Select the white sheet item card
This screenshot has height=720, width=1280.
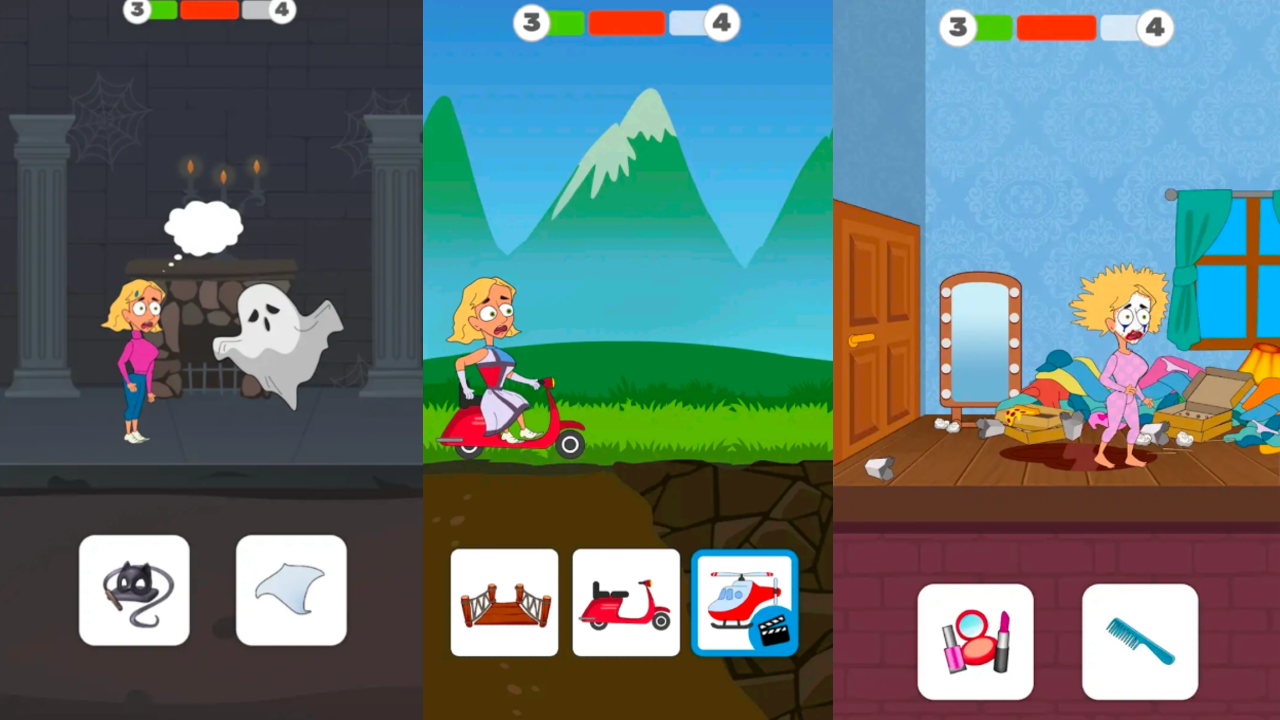[x=291, y=590]
